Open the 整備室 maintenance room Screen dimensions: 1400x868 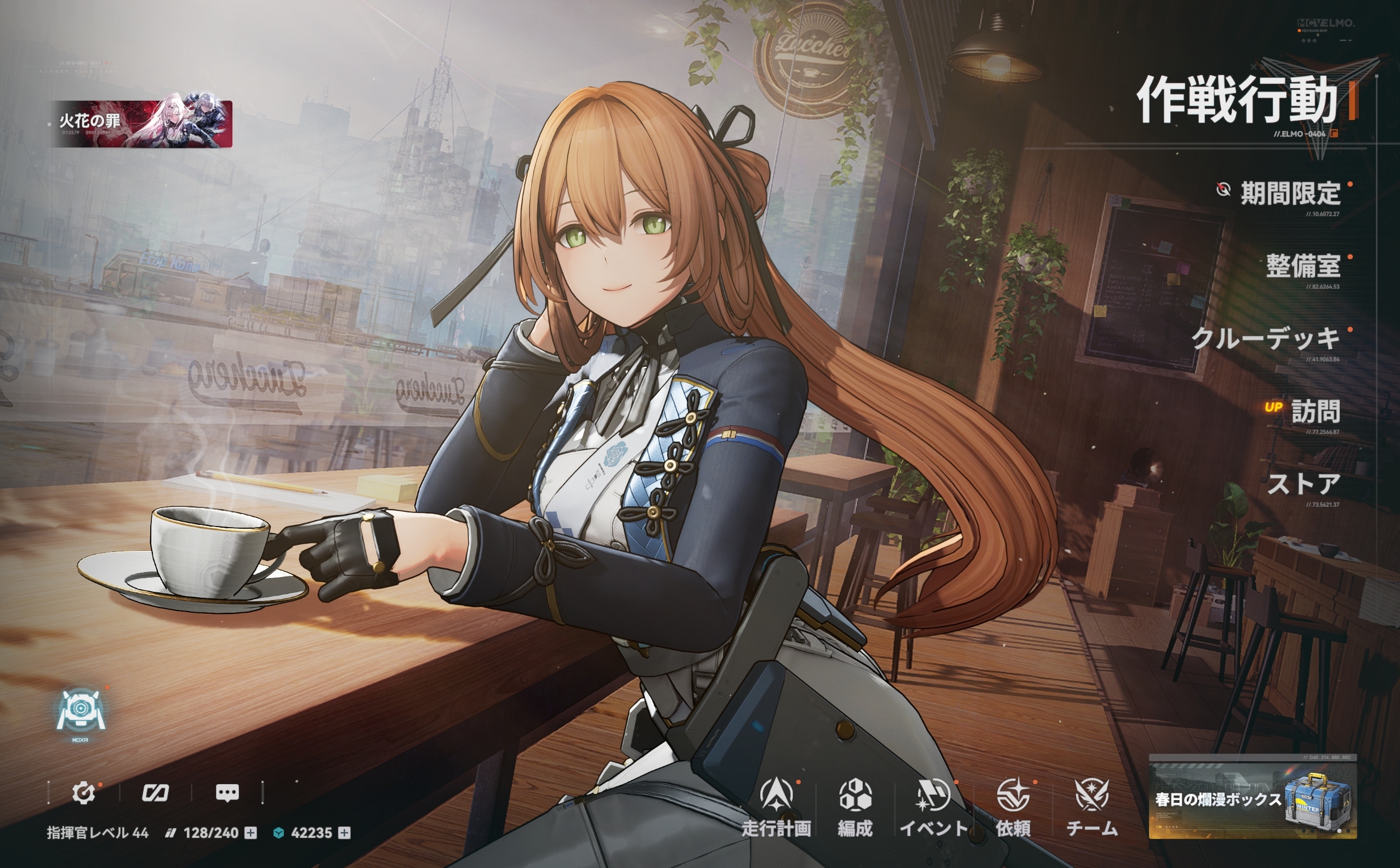1302,266
